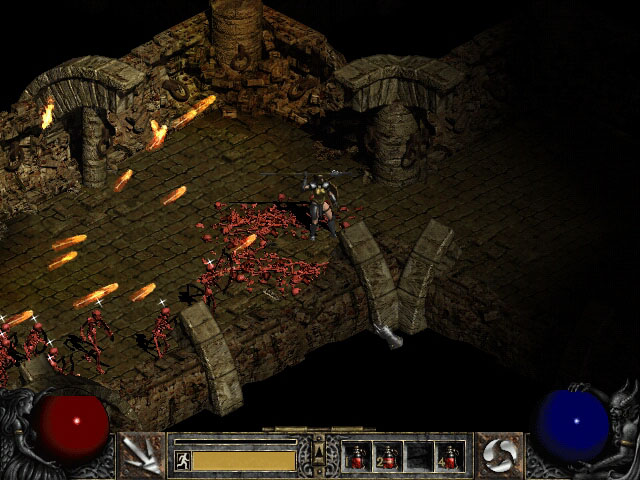This screenshot has width=640, height=480.
Task: Use the red potion in belt slot 2
Action: click(387, 456)
